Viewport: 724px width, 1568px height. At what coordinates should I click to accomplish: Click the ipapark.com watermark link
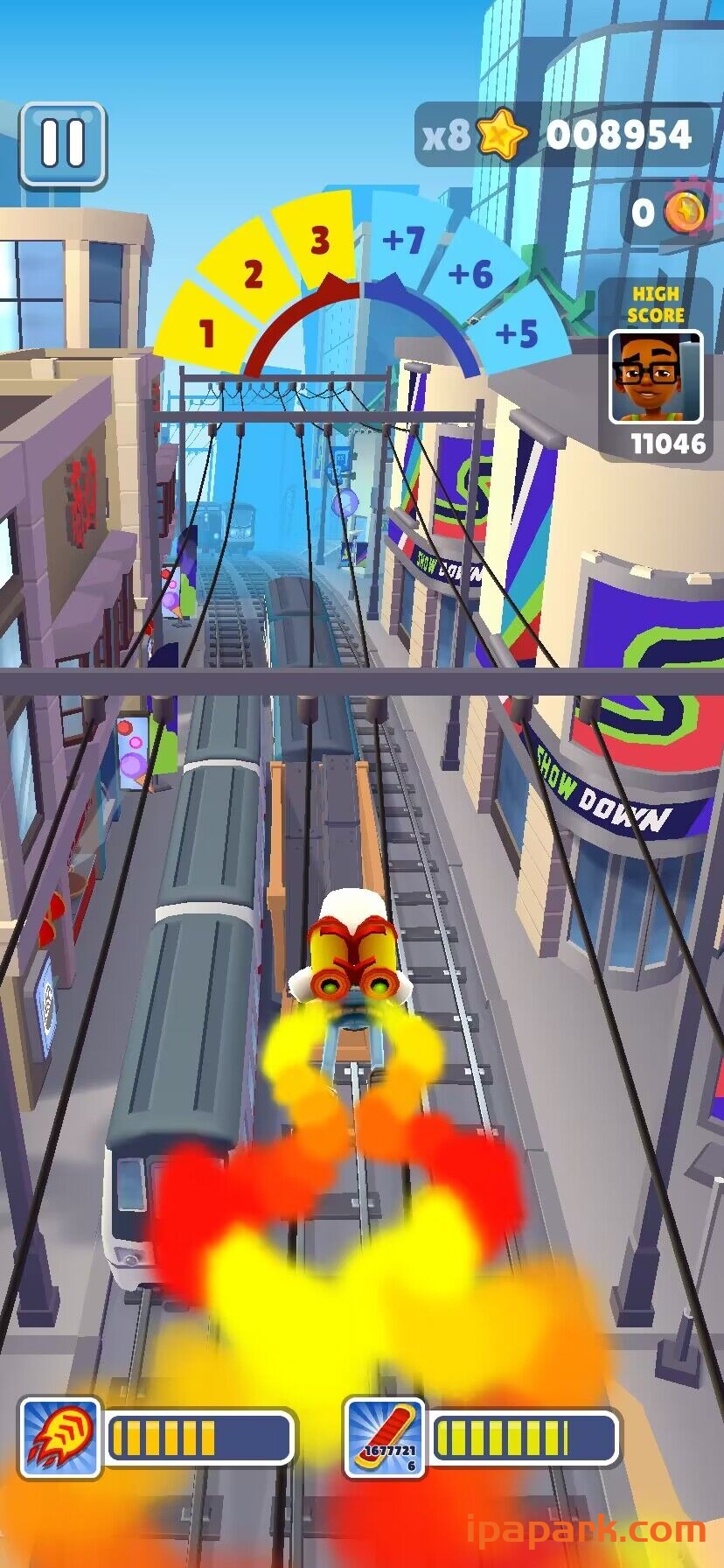coord(586,1530)
